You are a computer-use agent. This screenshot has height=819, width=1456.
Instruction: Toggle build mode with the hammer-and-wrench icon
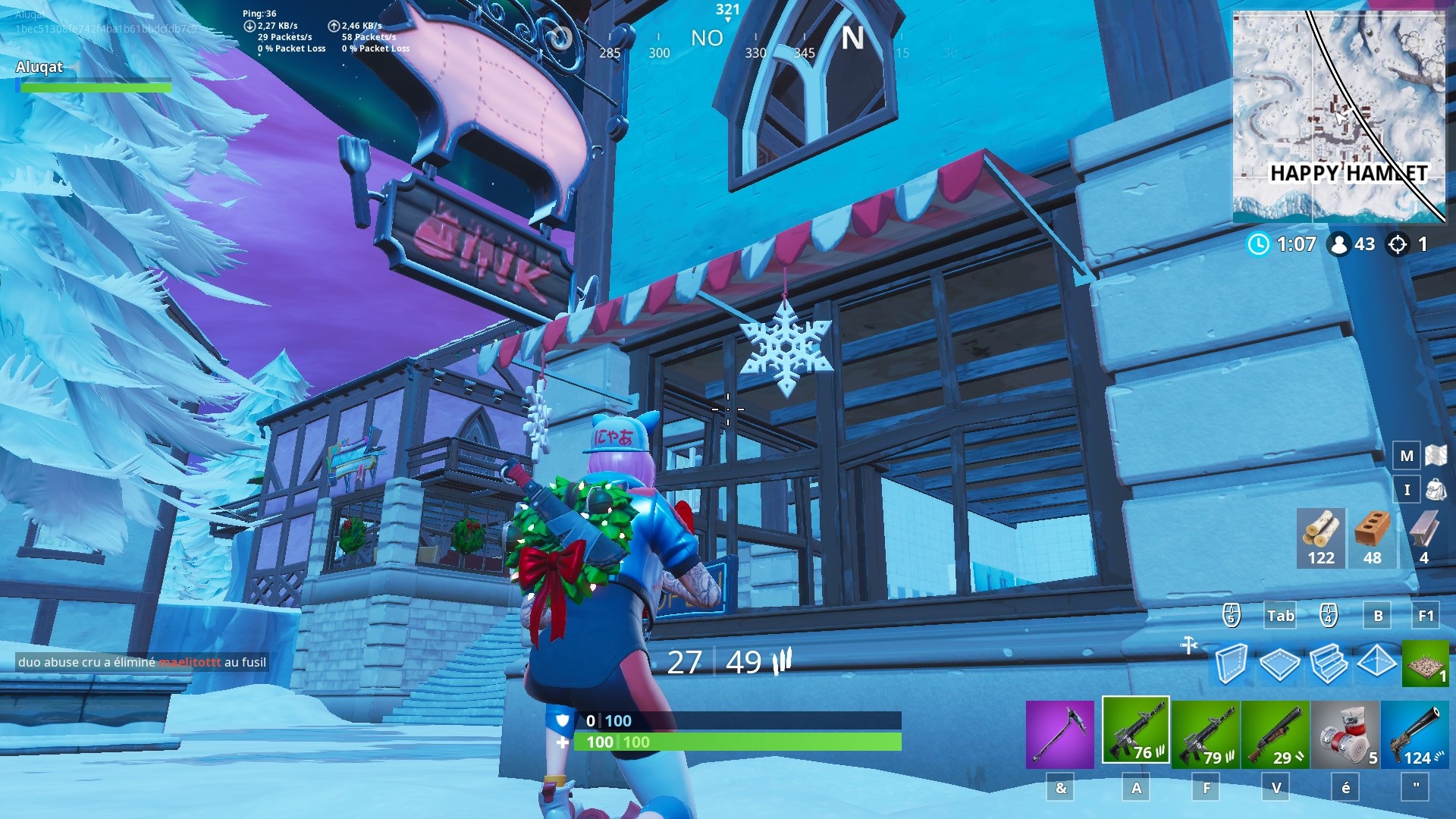1188,645
